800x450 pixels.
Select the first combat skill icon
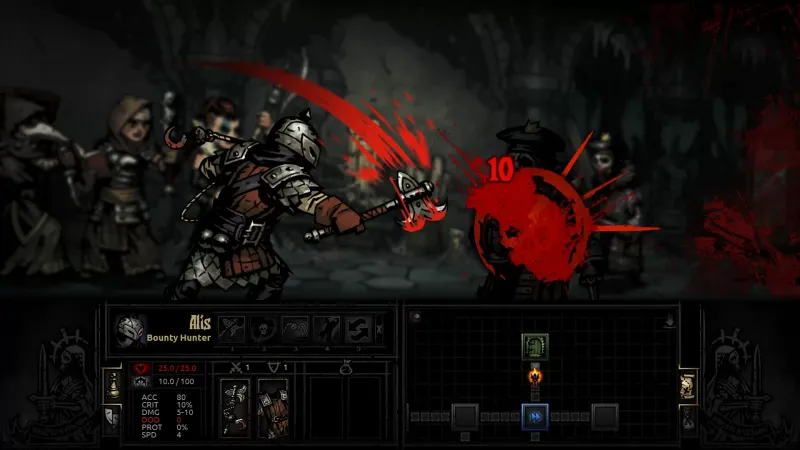pyautogui.click(x=234, y=329)
